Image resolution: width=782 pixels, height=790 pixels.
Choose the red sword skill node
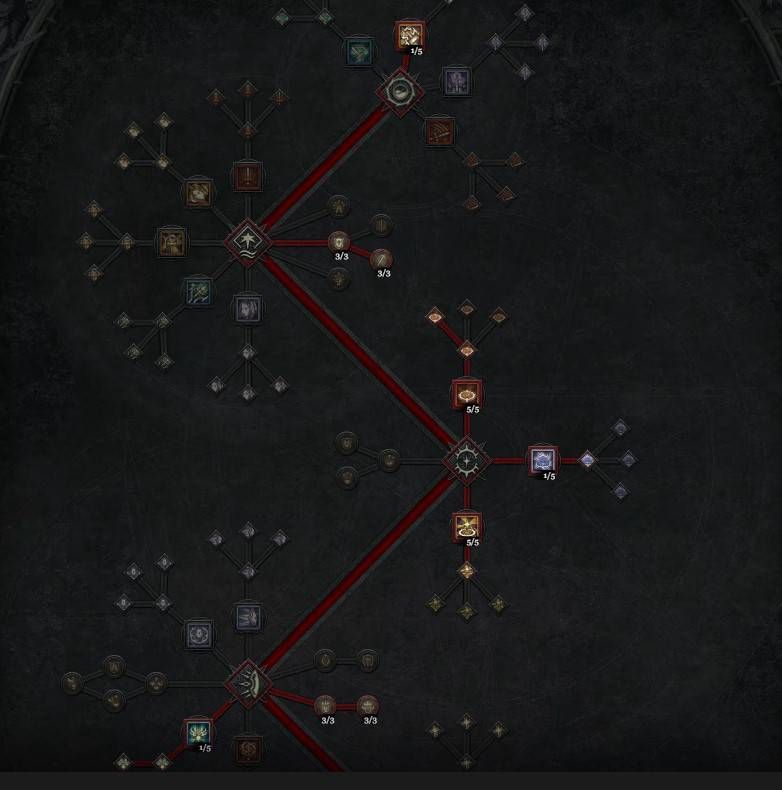coord(247,177)
